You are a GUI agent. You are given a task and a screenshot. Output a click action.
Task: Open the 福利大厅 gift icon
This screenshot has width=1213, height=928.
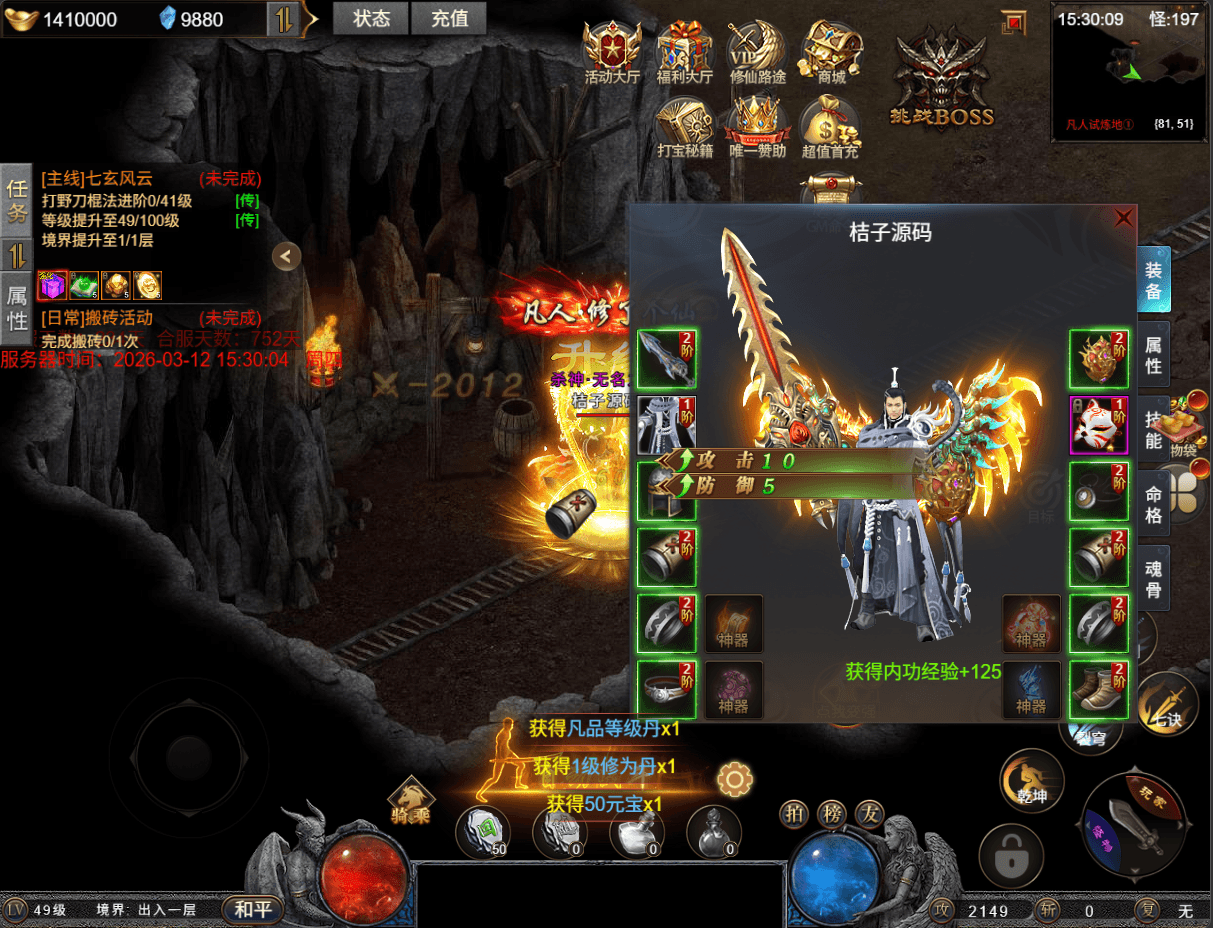(x=684, y=53)
